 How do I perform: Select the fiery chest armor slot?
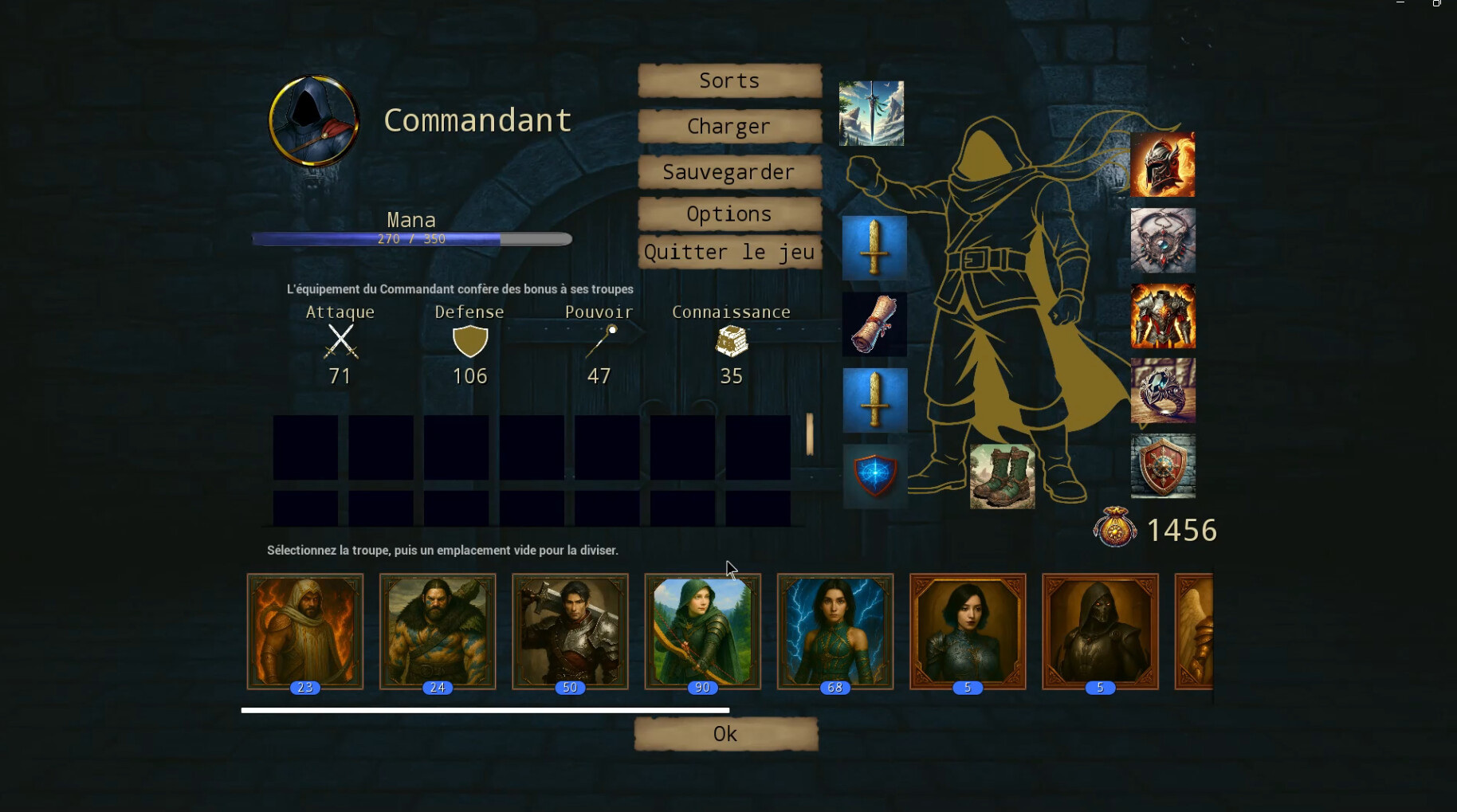pyautogui.click(x=1162, y=316)
